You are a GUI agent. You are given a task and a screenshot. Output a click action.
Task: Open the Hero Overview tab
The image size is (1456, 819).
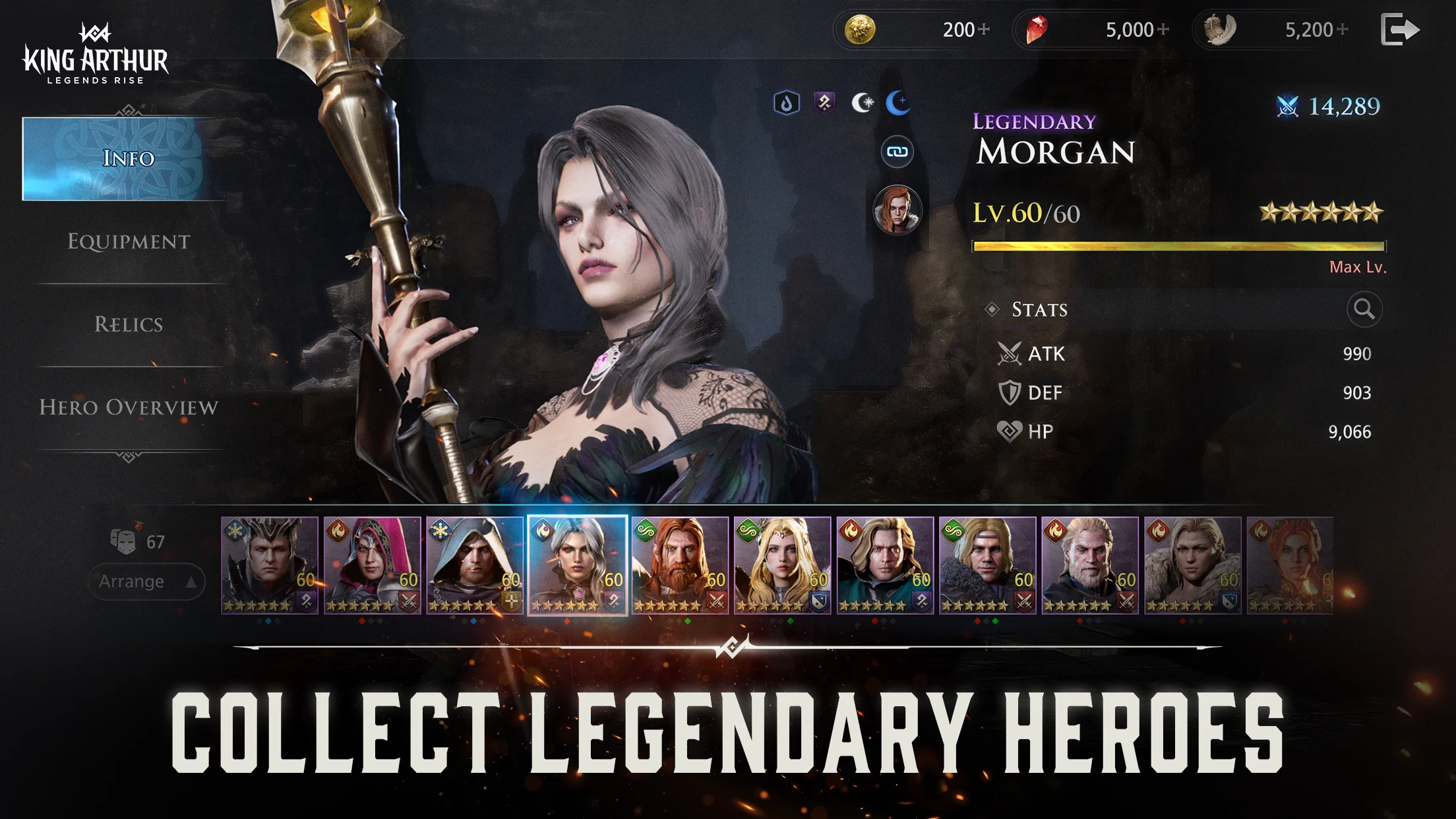(x=129, y=408)
